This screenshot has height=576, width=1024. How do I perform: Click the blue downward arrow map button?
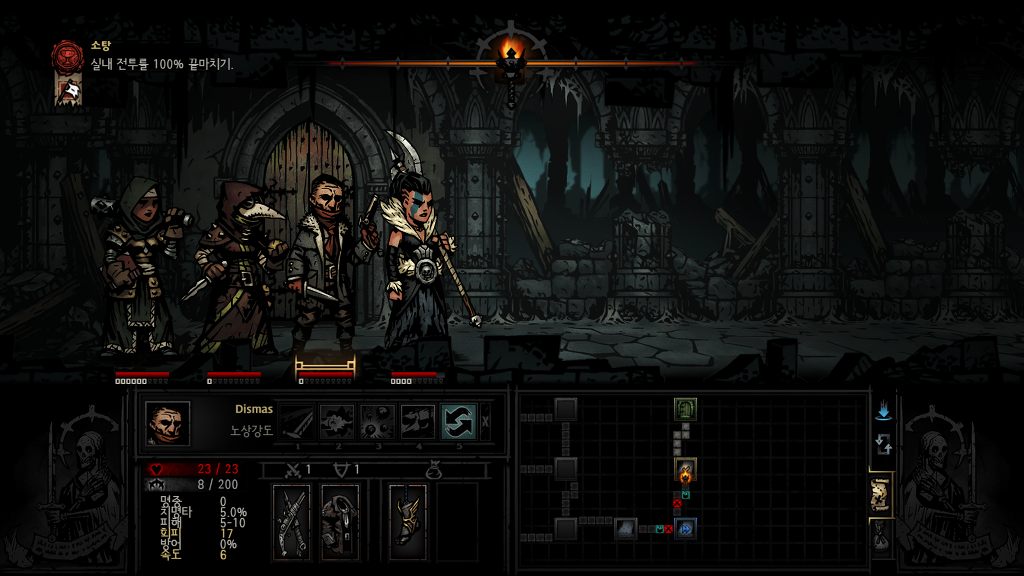click(x=883, y=411)
